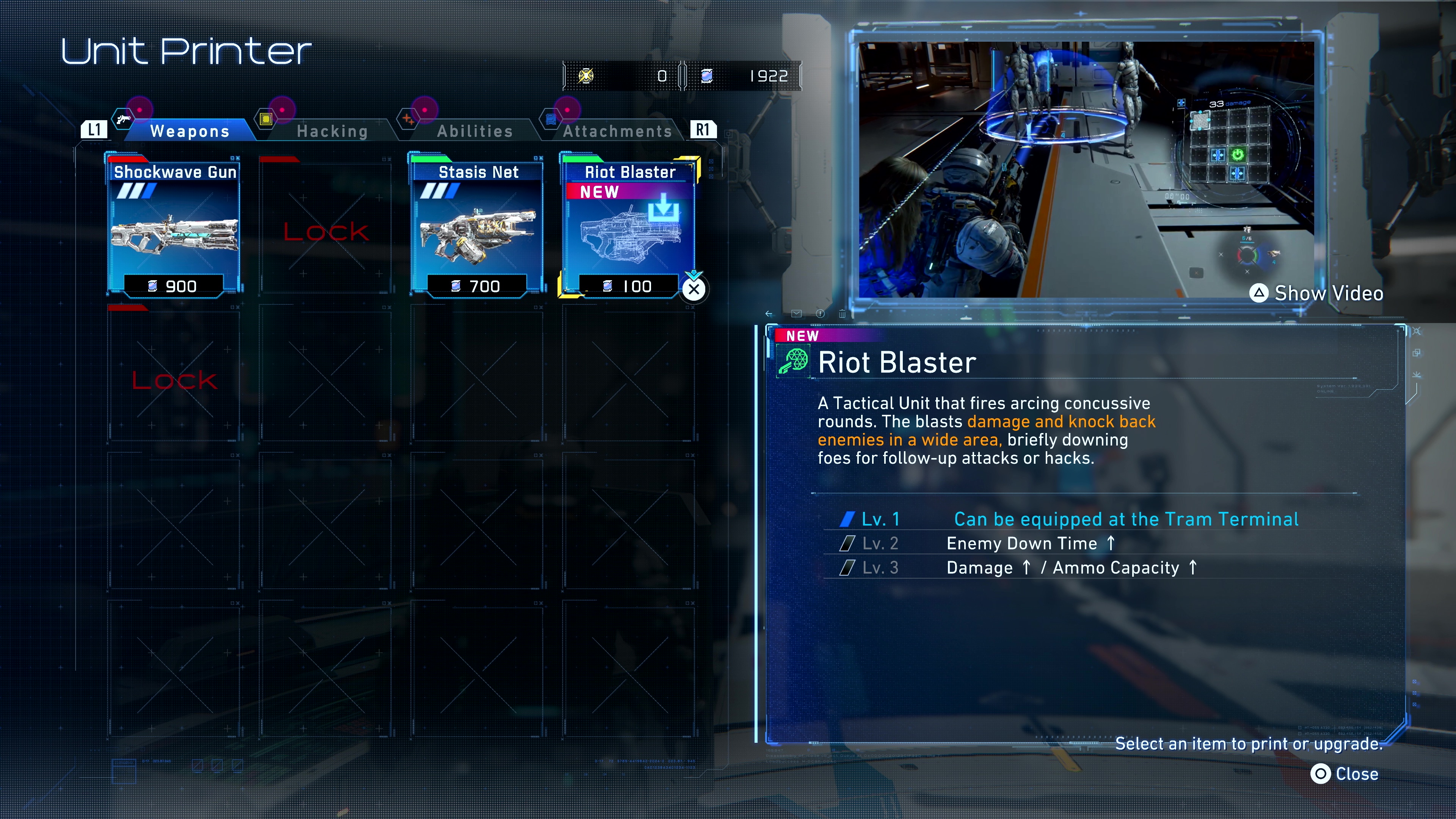Switch to the Weapons tab
Viewport: 1456px width, 819px height.
coord(189,131)
